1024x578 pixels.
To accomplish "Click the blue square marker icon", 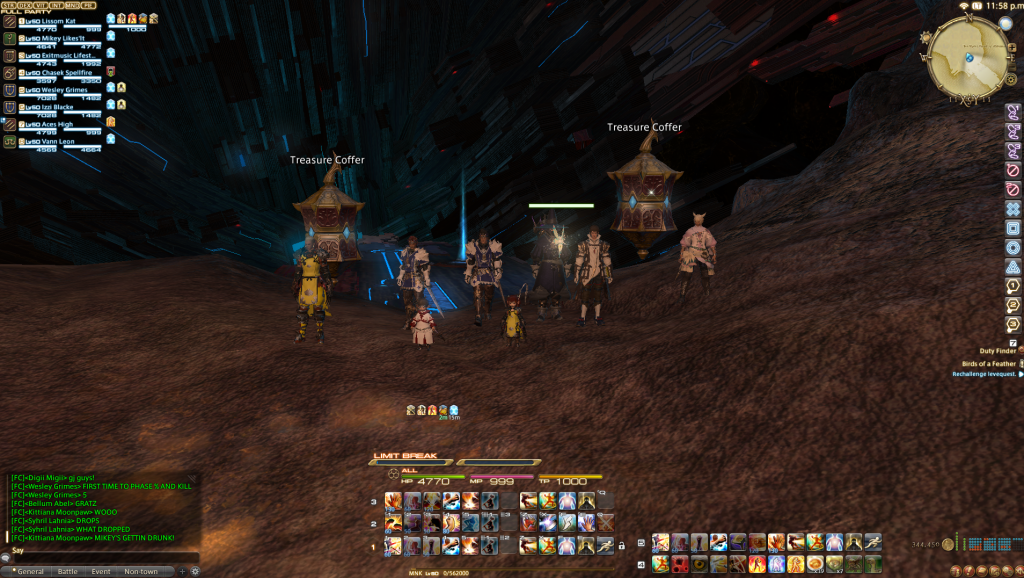I will click(x=1013, y=228).
